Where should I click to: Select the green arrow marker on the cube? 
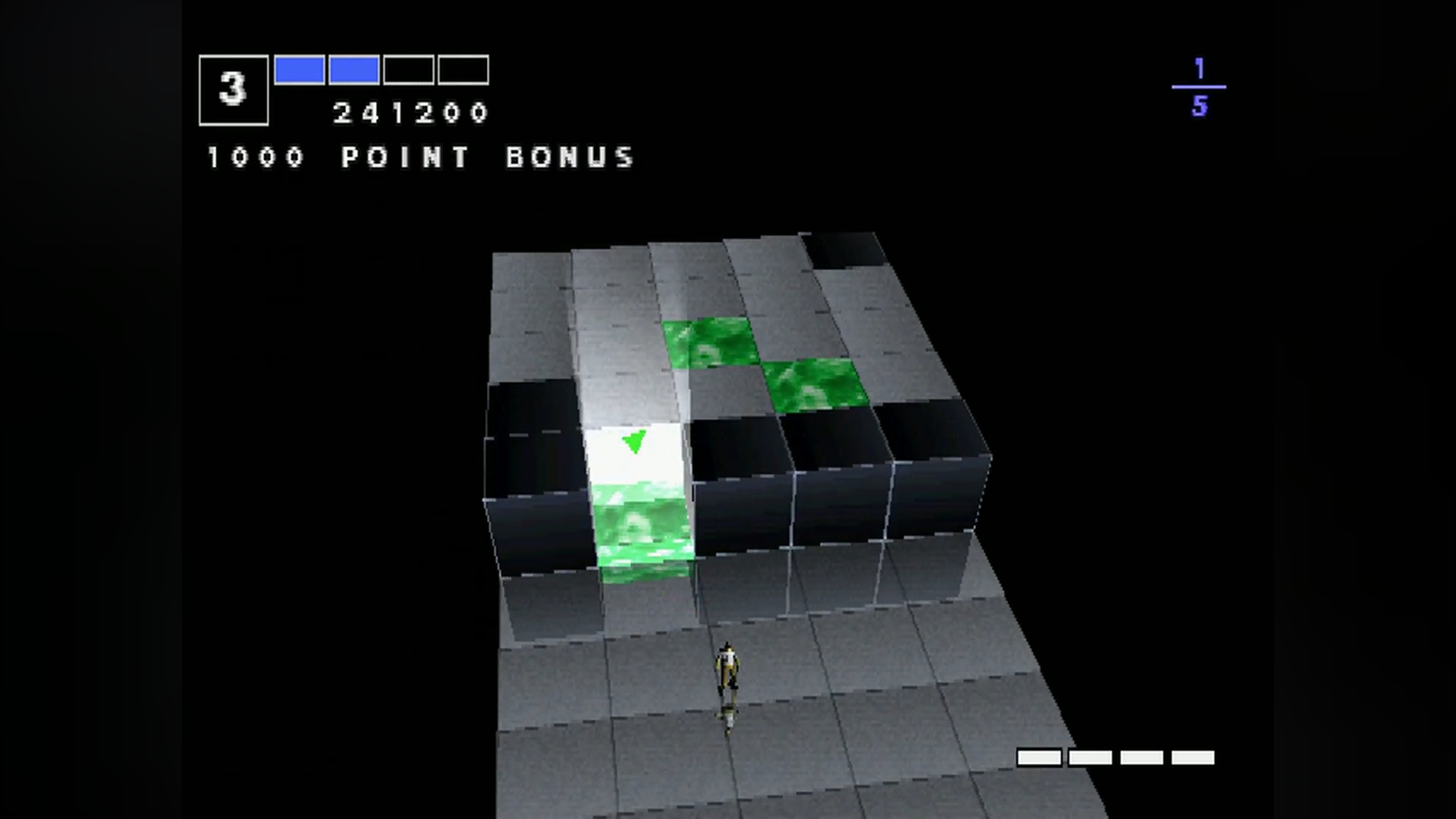pos(634,441)
